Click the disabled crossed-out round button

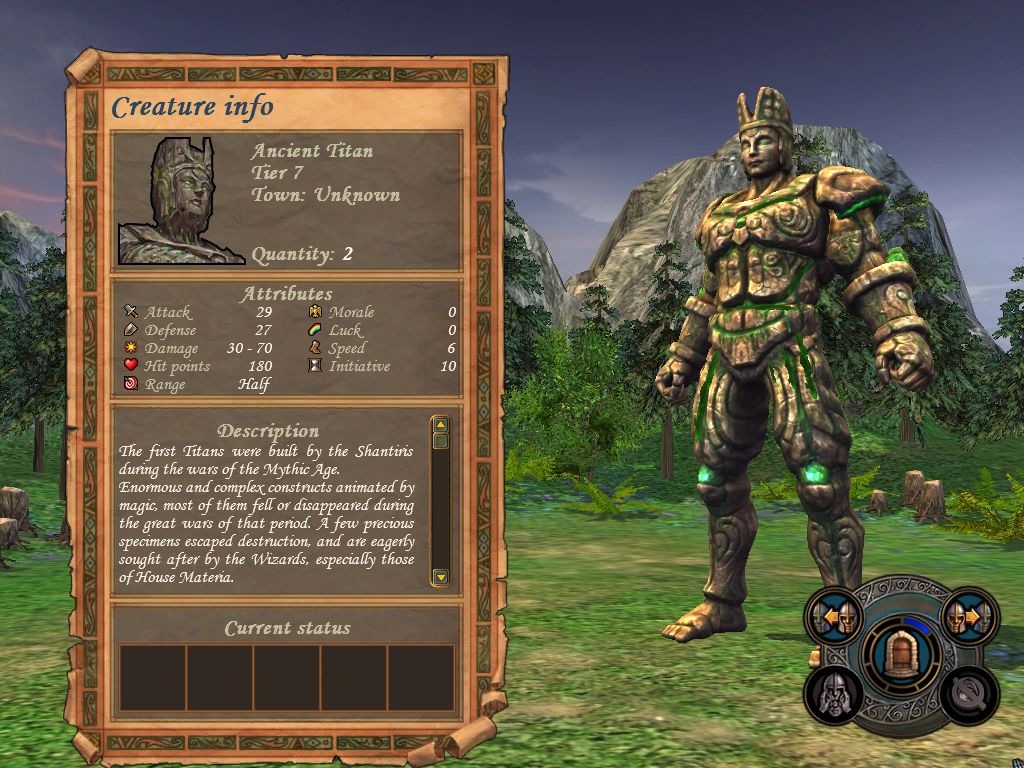pyautogui.click(x=968, y=693)
